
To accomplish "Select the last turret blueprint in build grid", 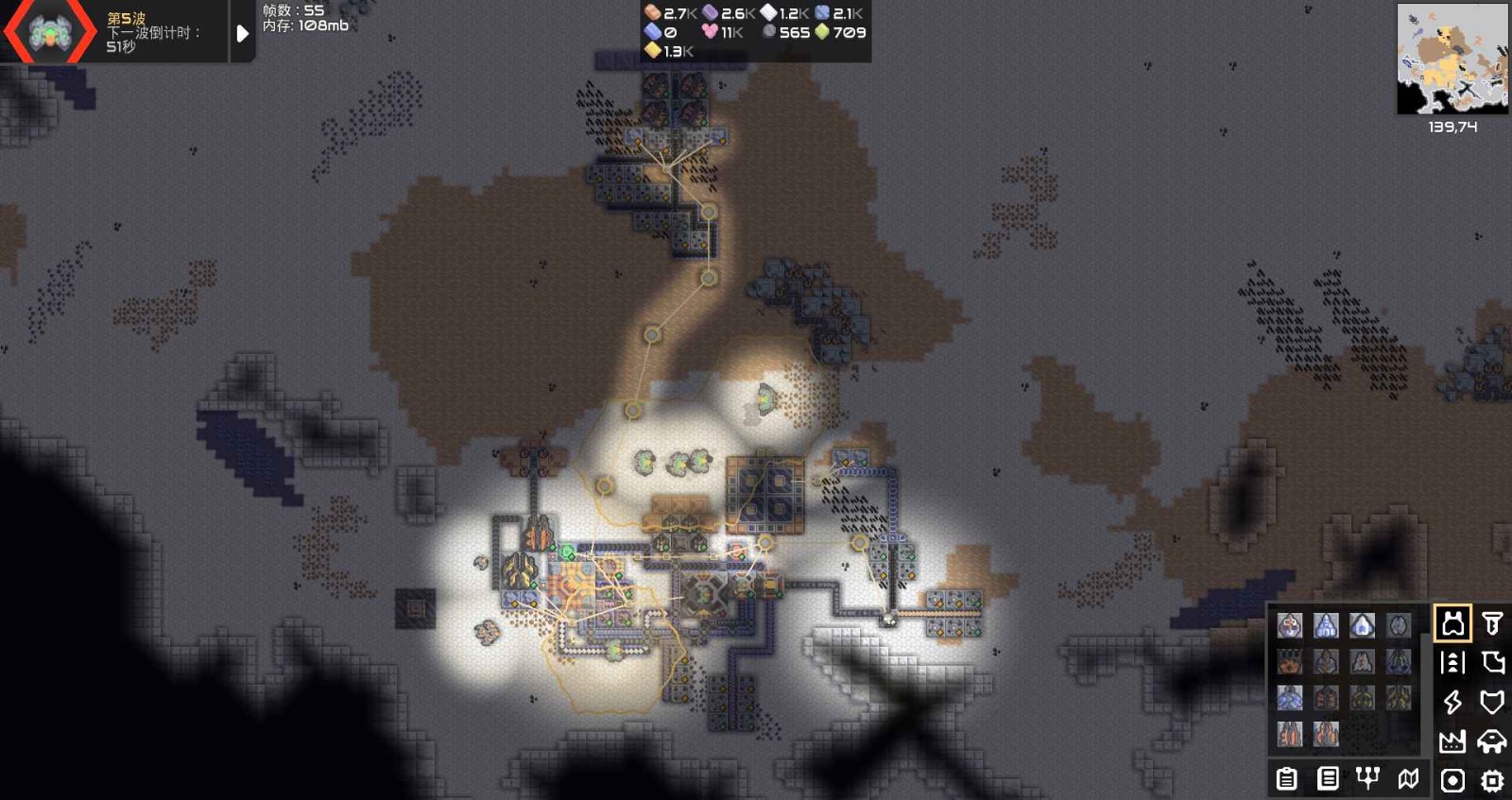I will (1328, 733).
